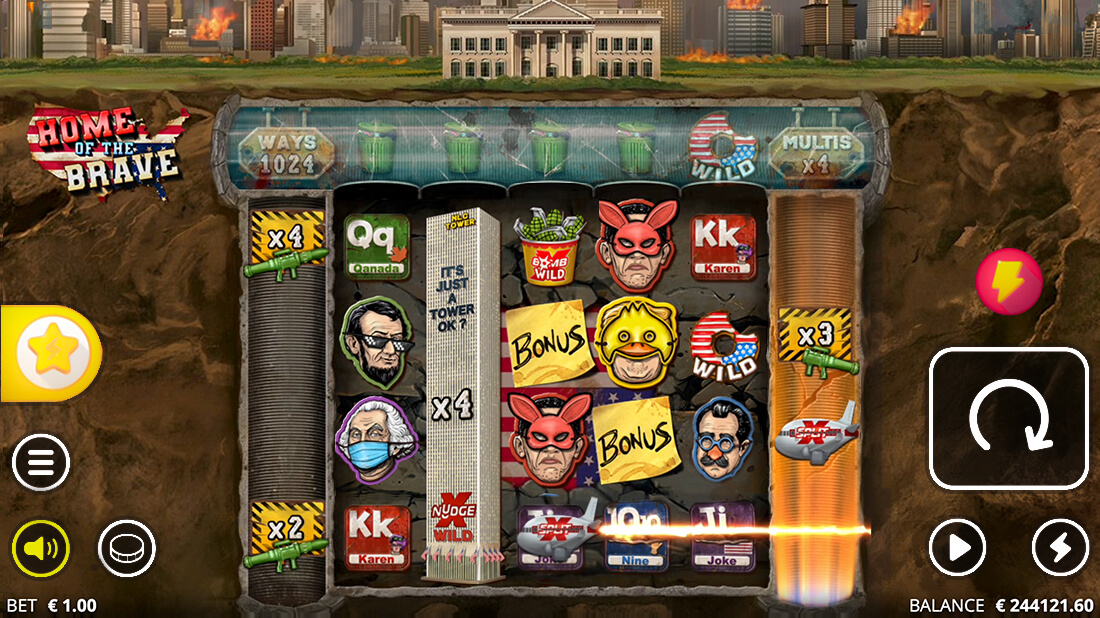Activate the pink lightning boost button

(x=1009, y=282)
